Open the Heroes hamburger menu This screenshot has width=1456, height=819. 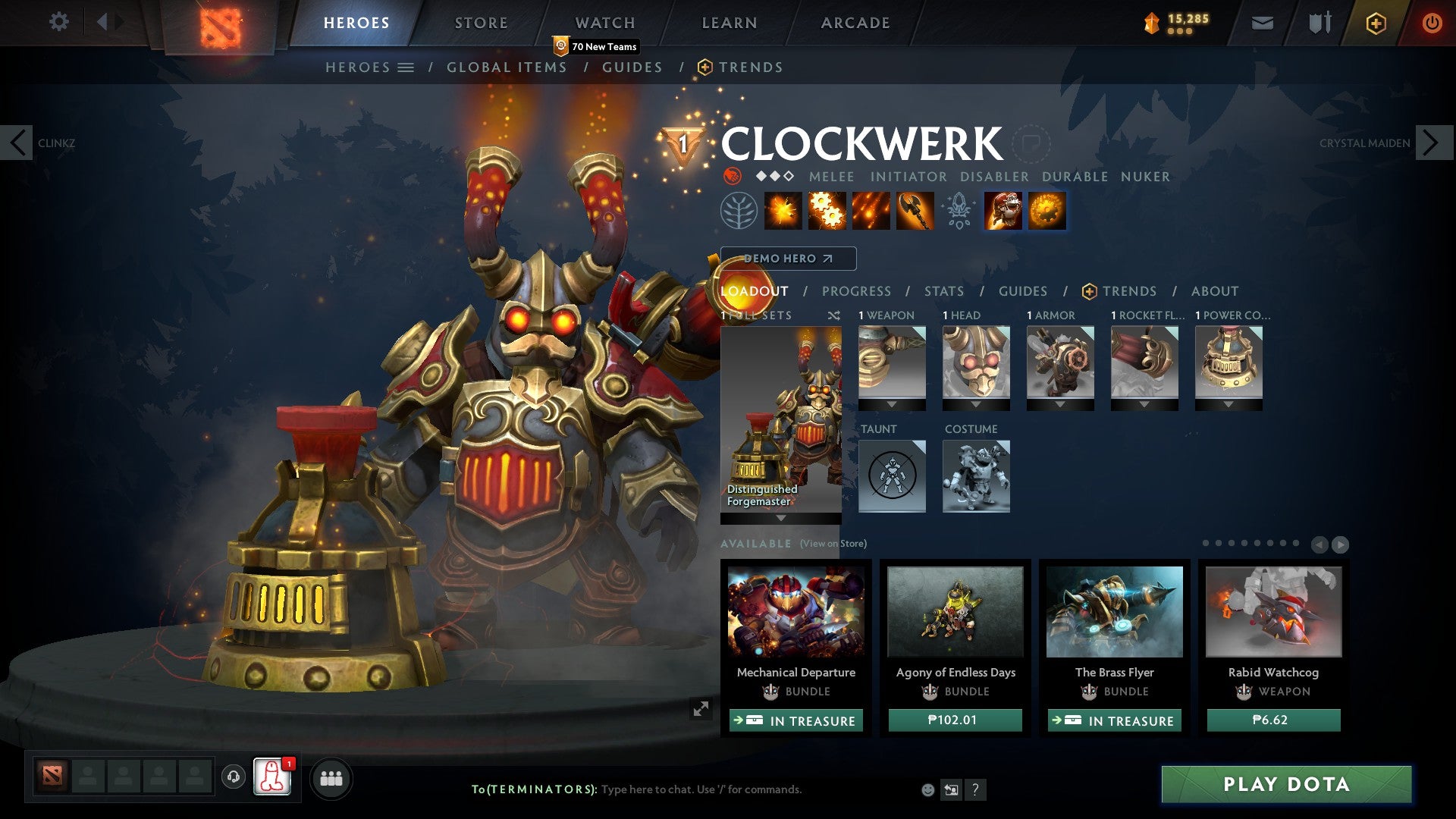pos(406,67)
